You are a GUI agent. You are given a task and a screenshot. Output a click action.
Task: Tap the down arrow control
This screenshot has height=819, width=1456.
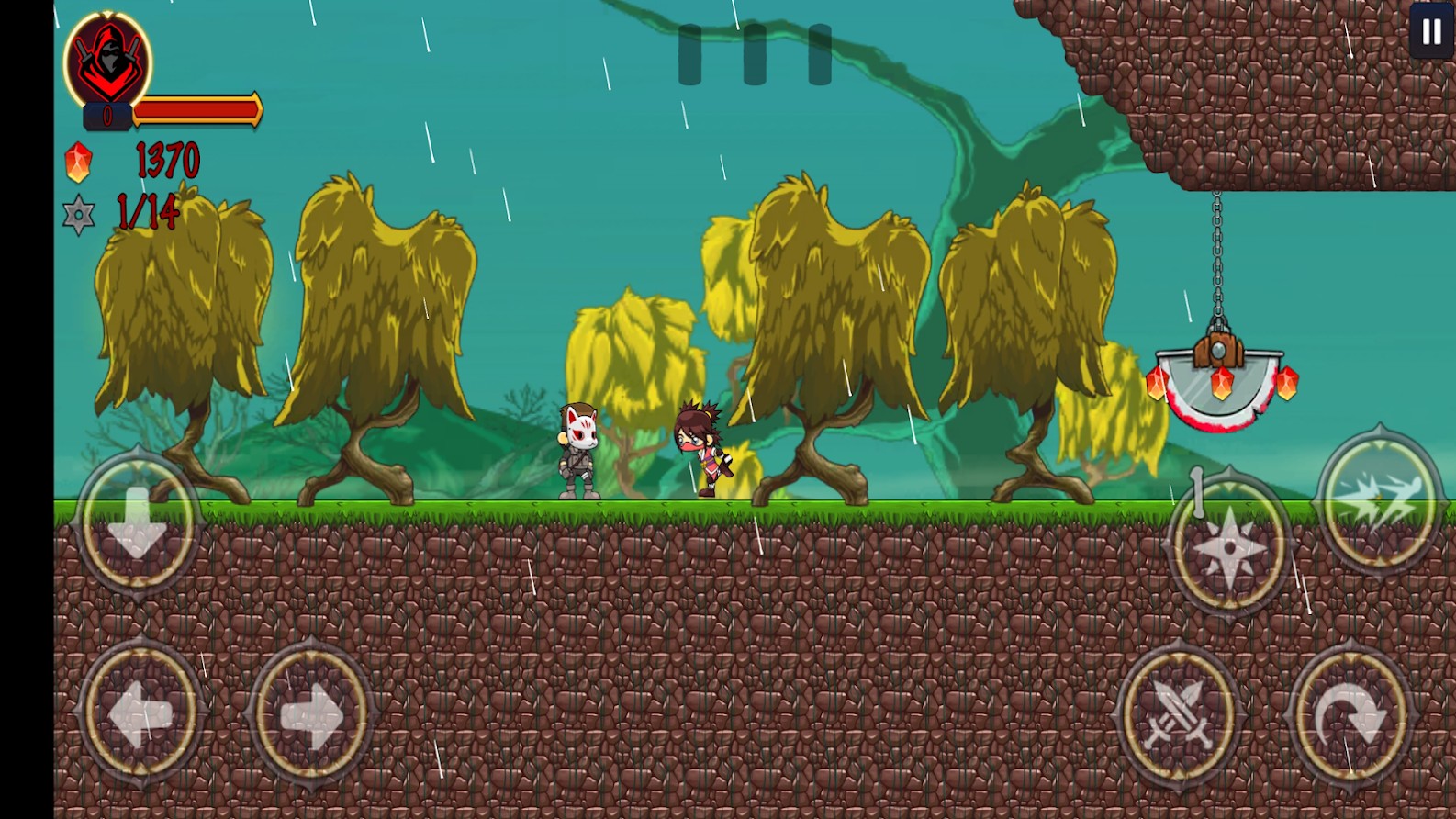138,522
